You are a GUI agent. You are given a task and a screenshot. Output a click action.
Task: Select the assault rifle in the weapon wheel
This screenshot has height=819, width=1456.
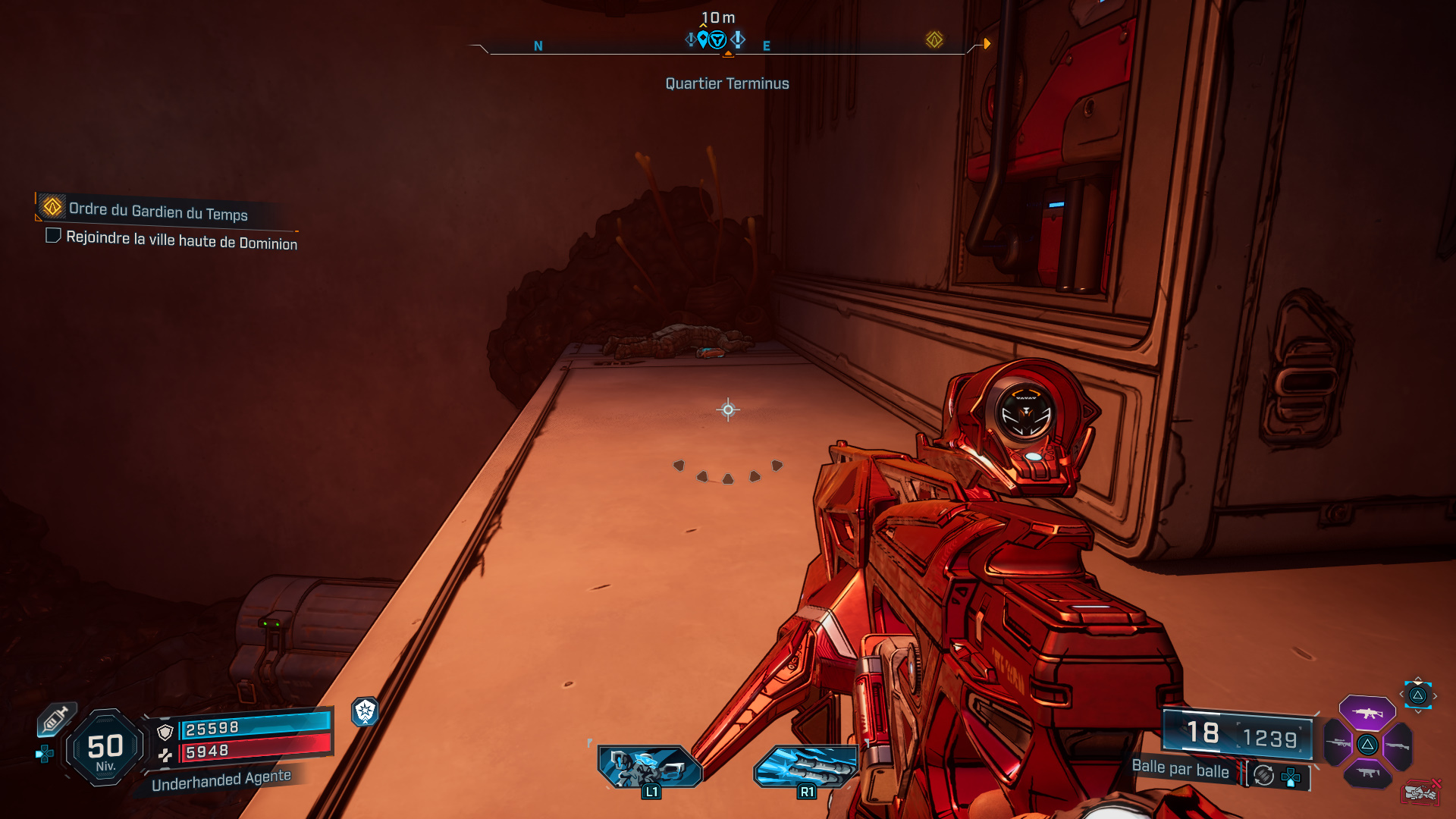click(1367, 713)
